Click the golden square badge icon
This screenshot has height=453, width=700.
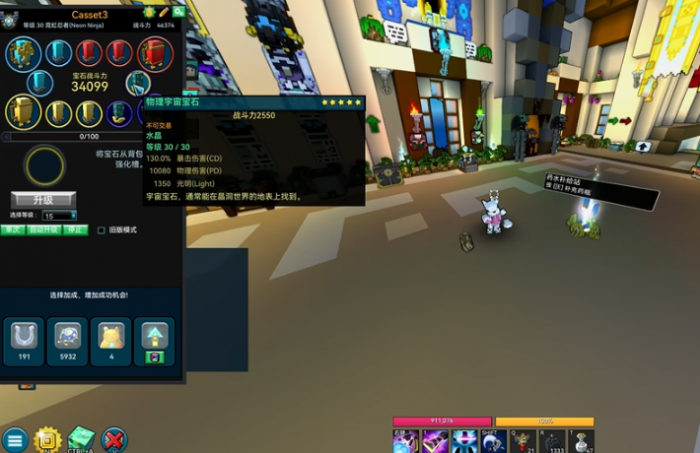(47, 439)
